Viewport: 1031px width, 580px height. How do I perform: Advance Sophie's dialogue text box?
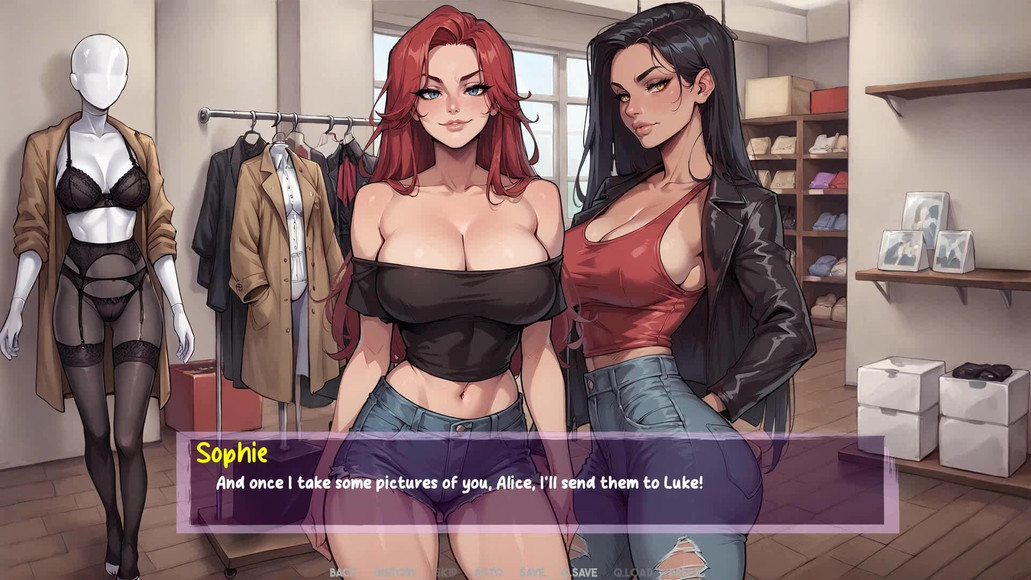tap(535, 482)
